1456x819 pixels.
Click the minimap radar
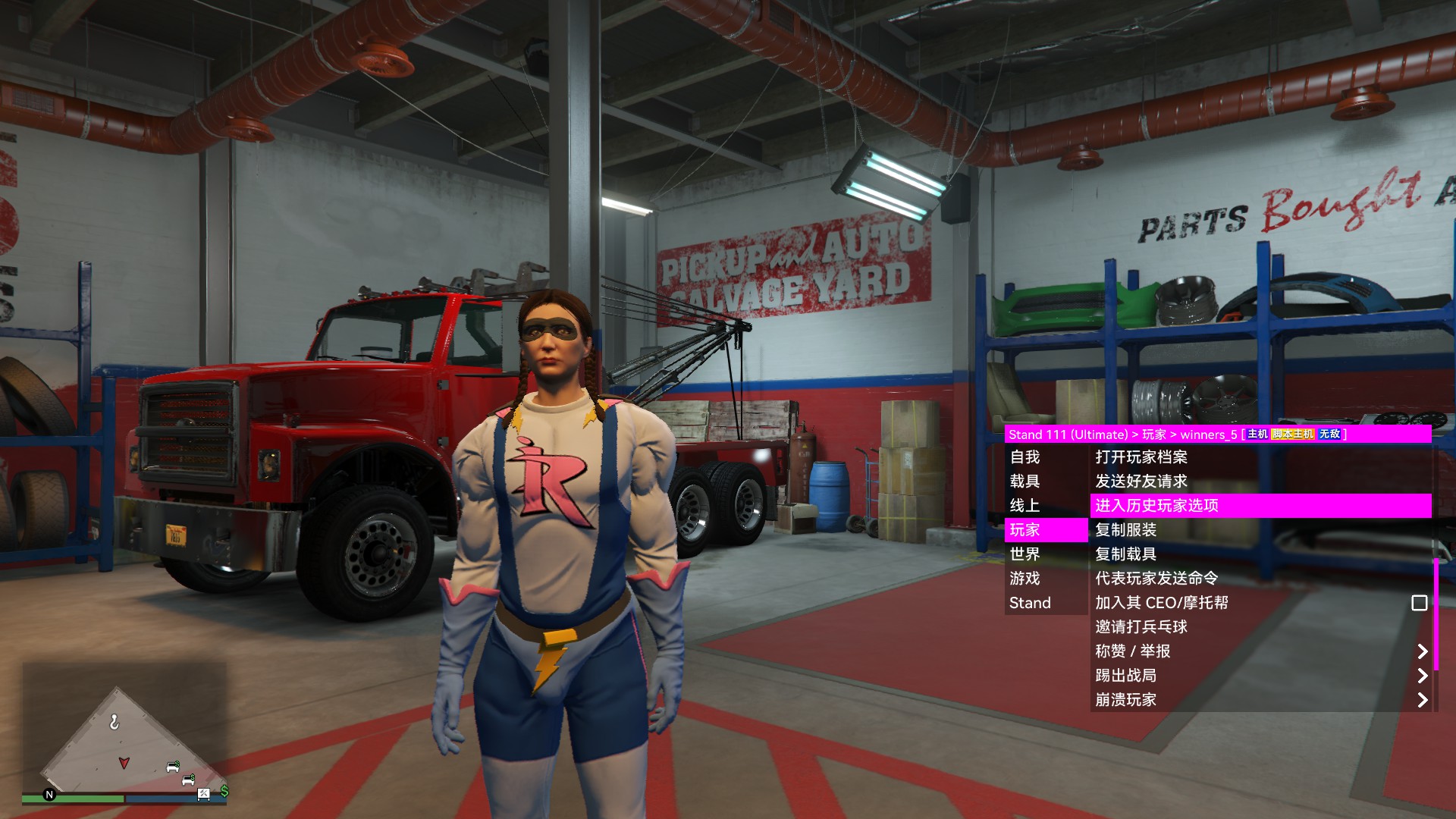click(125, 739)
